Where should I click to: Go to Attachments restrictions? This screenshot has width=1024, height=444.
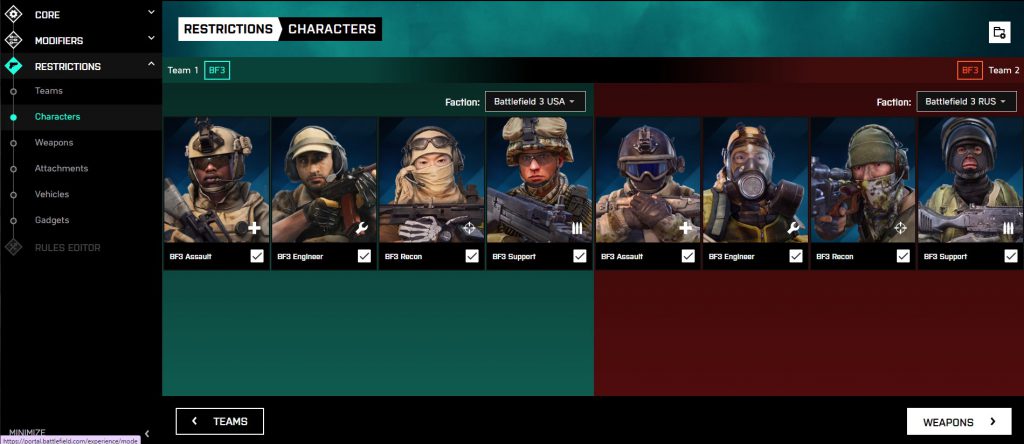pyautogui.click(x=61, y=168)
